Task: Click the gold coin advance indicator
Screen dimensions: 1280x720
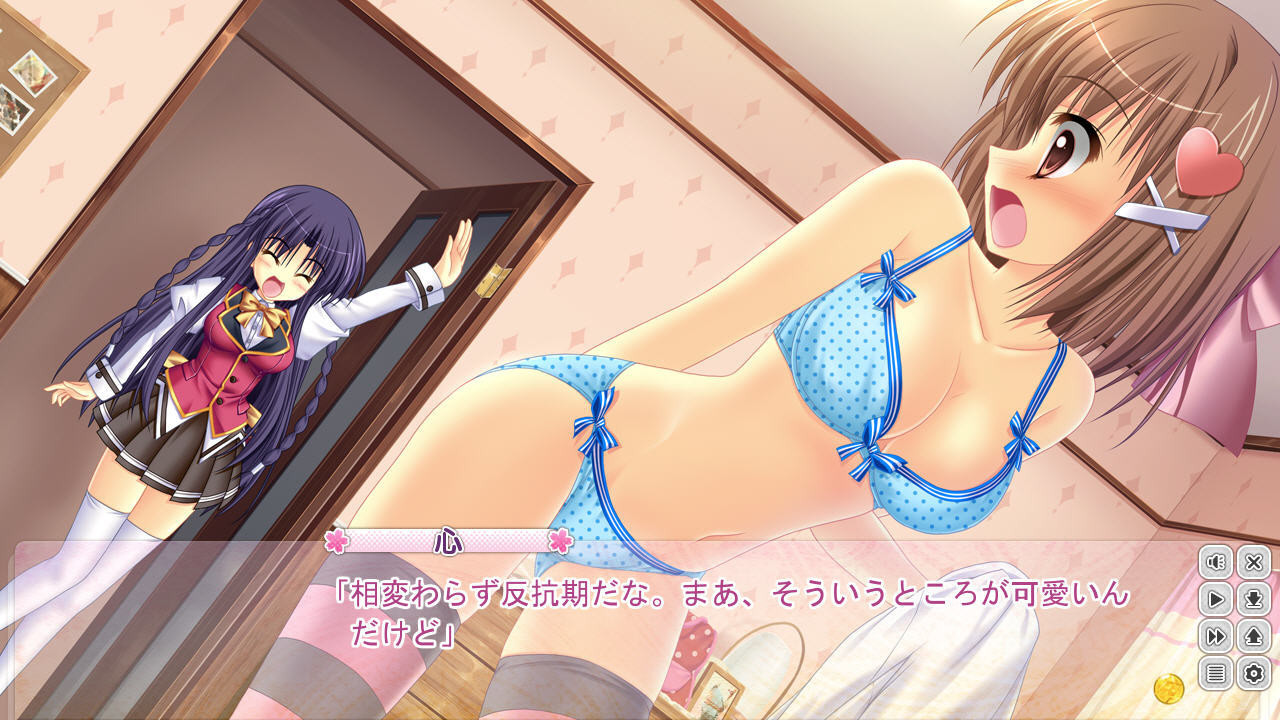Action: [x=1168, y=688]
